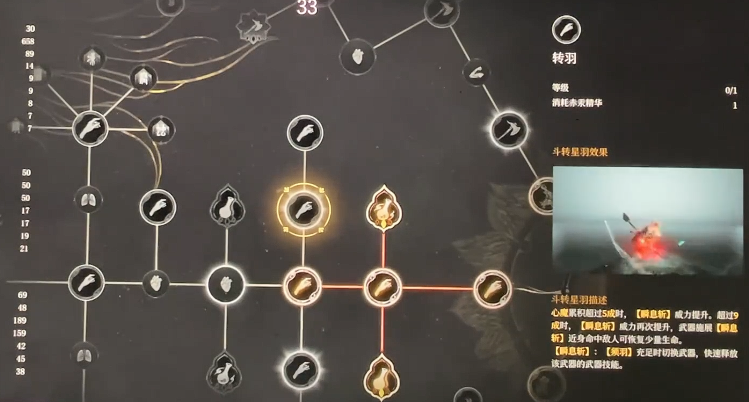The height and width of the screenshot is (402, 749).
Task: Select the glowing white heart node
Action: (223, 287)
